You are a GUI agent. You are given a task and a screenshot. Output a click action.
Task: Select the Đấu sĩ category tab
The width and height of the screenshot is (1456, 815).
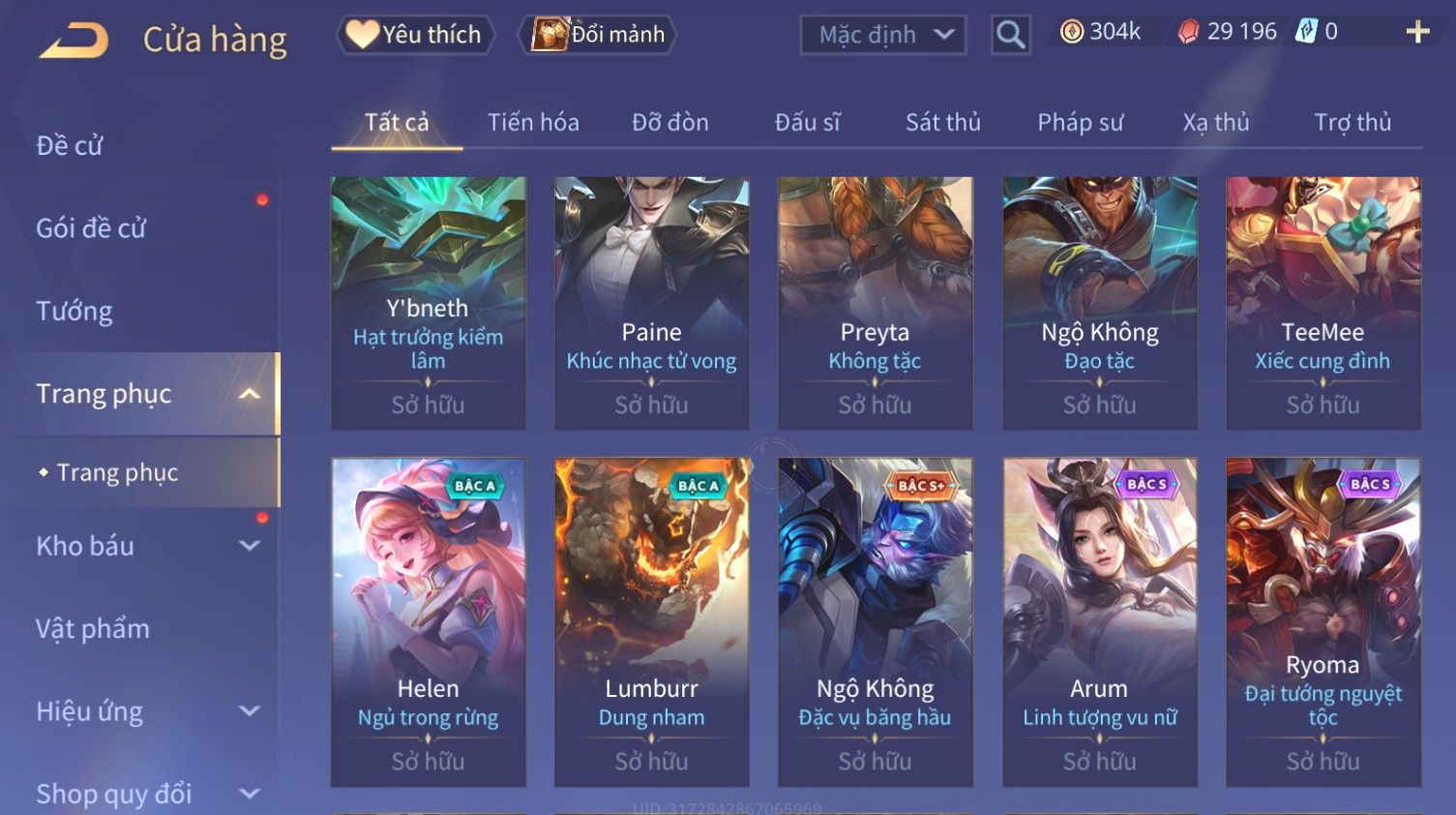point(807,123)
